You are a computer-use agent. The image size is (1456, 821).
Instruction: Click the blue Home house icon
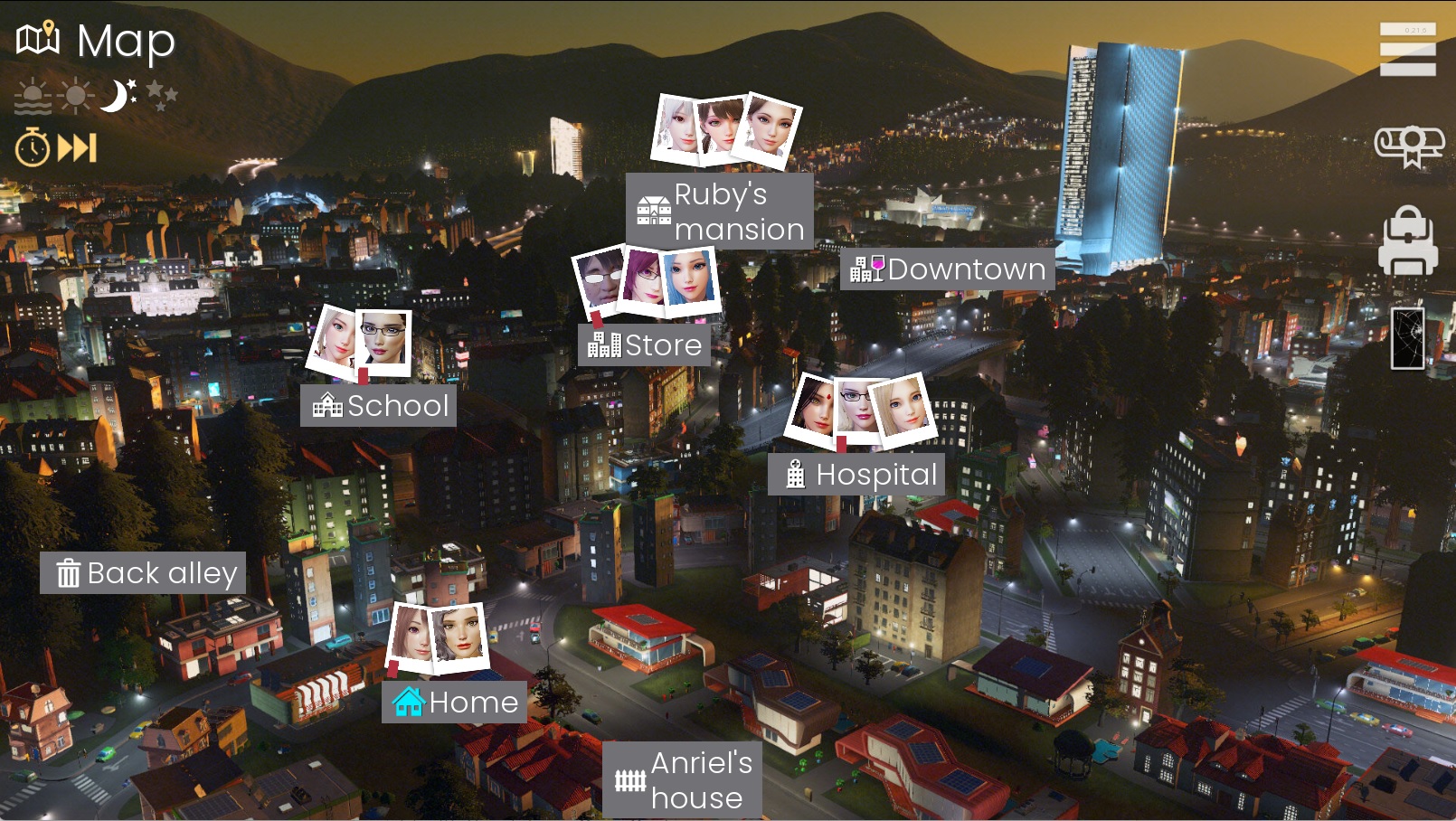click(x=407, y=702)
